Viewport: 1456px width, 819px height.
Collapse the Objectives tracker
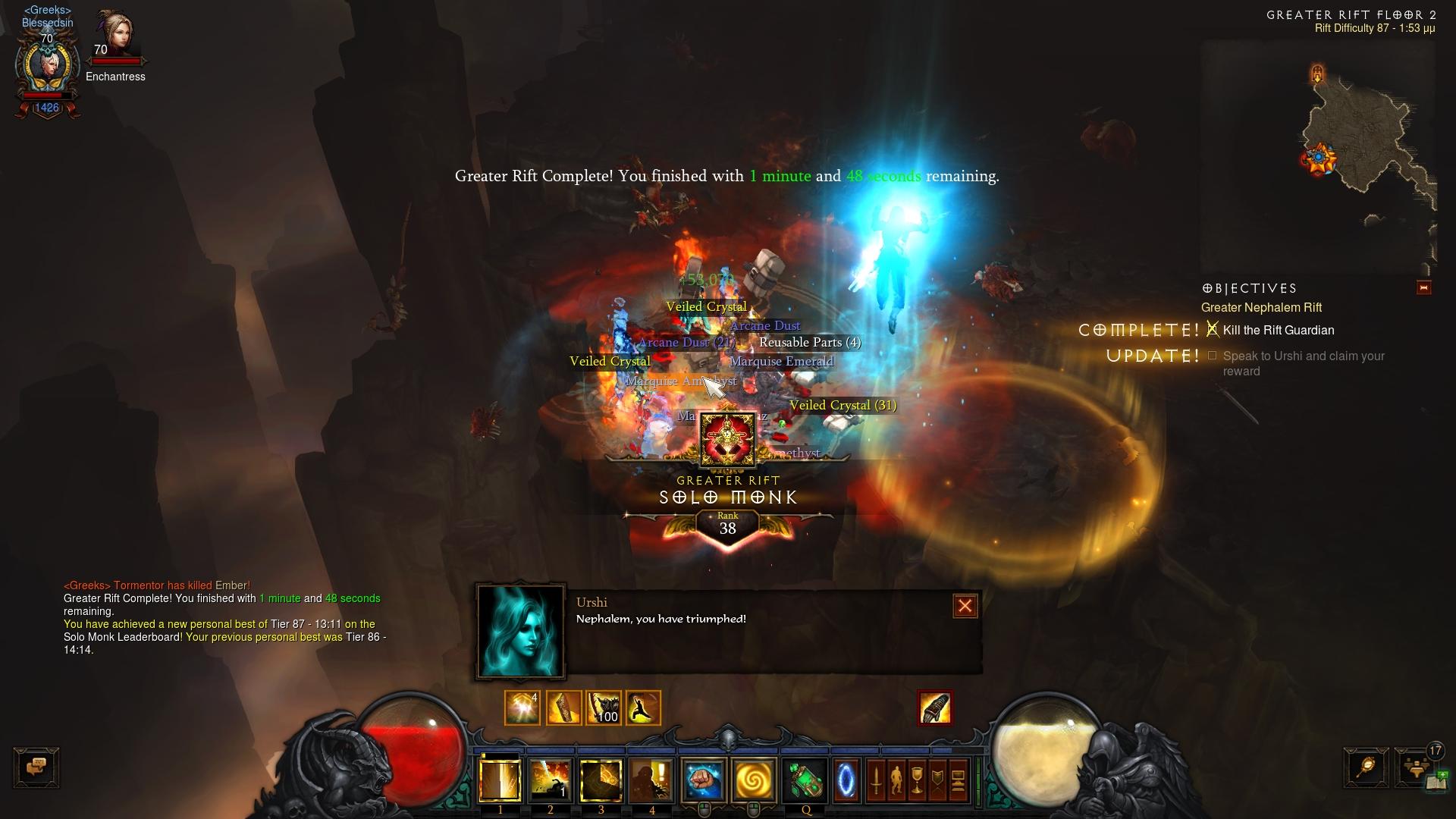1423,288
